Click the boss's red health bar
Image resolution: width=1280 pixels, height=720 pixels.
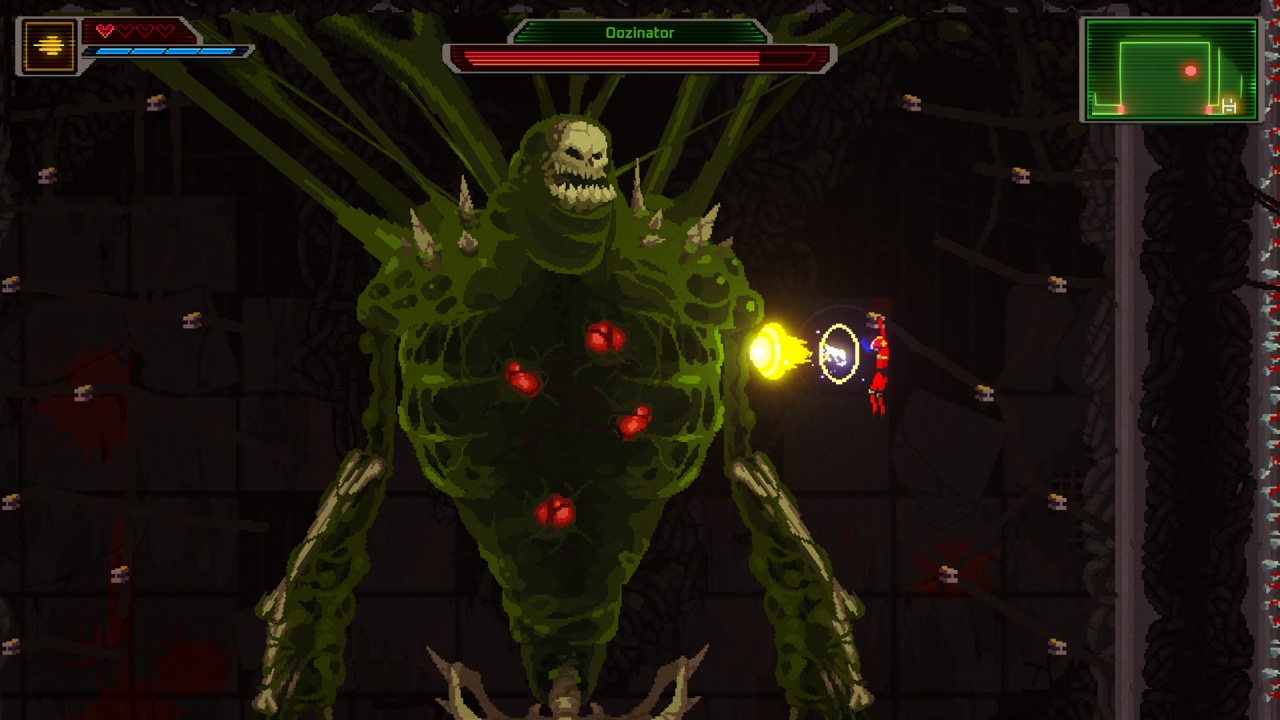coord(640,56)
